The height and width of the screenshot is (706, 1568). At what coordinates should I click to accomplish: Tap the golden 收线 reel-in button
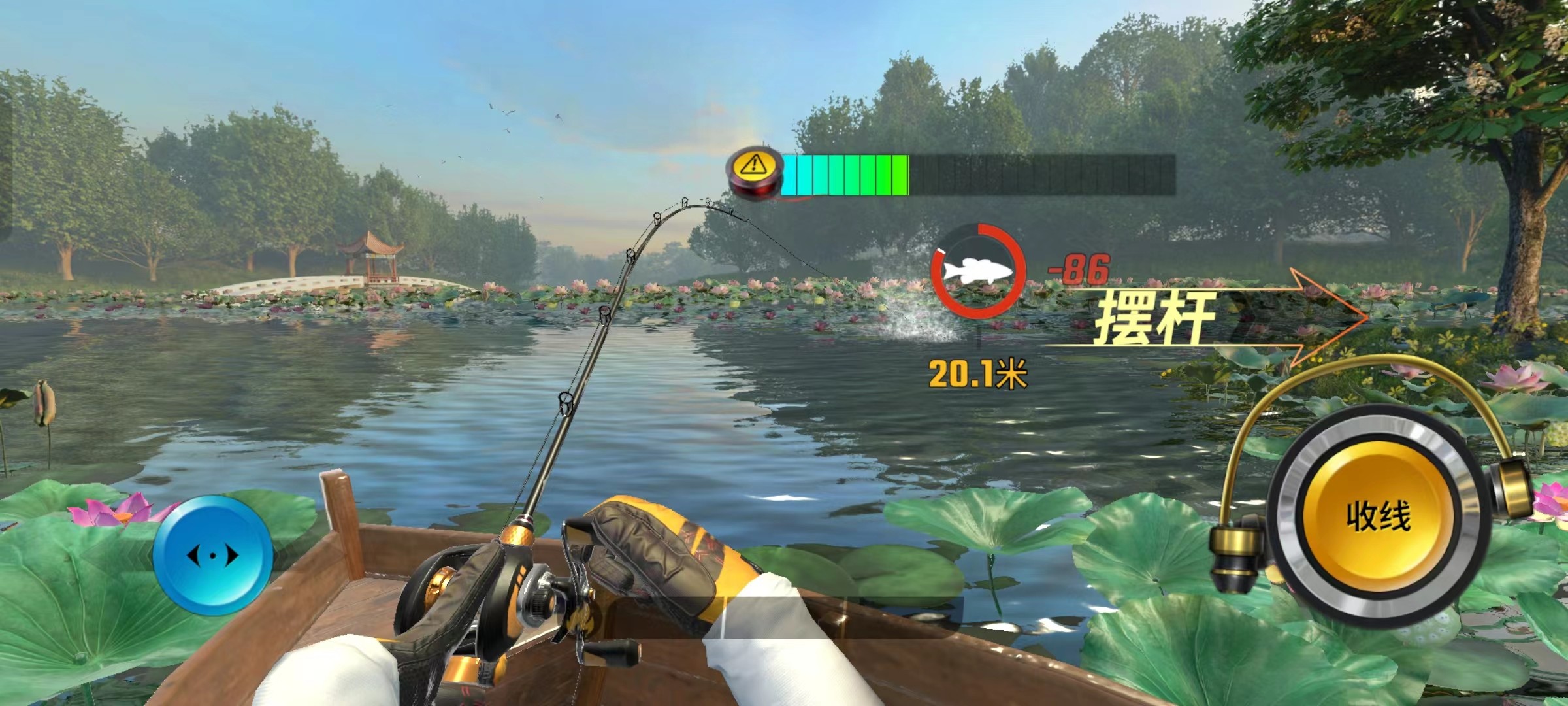pyautogui.click(x=1378, y=516)
